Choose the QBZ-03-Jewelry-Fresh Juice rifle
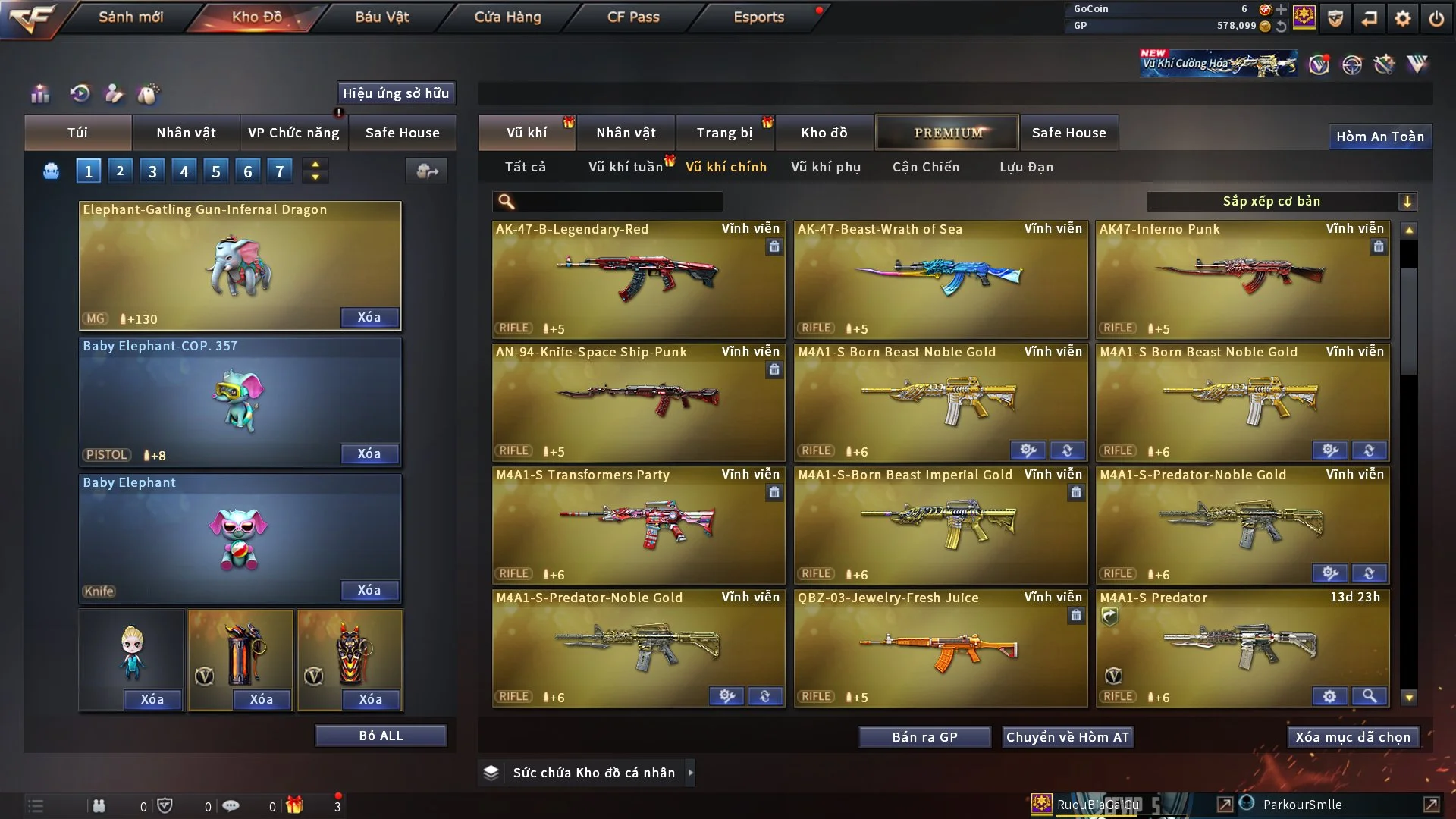 point(940,648)
